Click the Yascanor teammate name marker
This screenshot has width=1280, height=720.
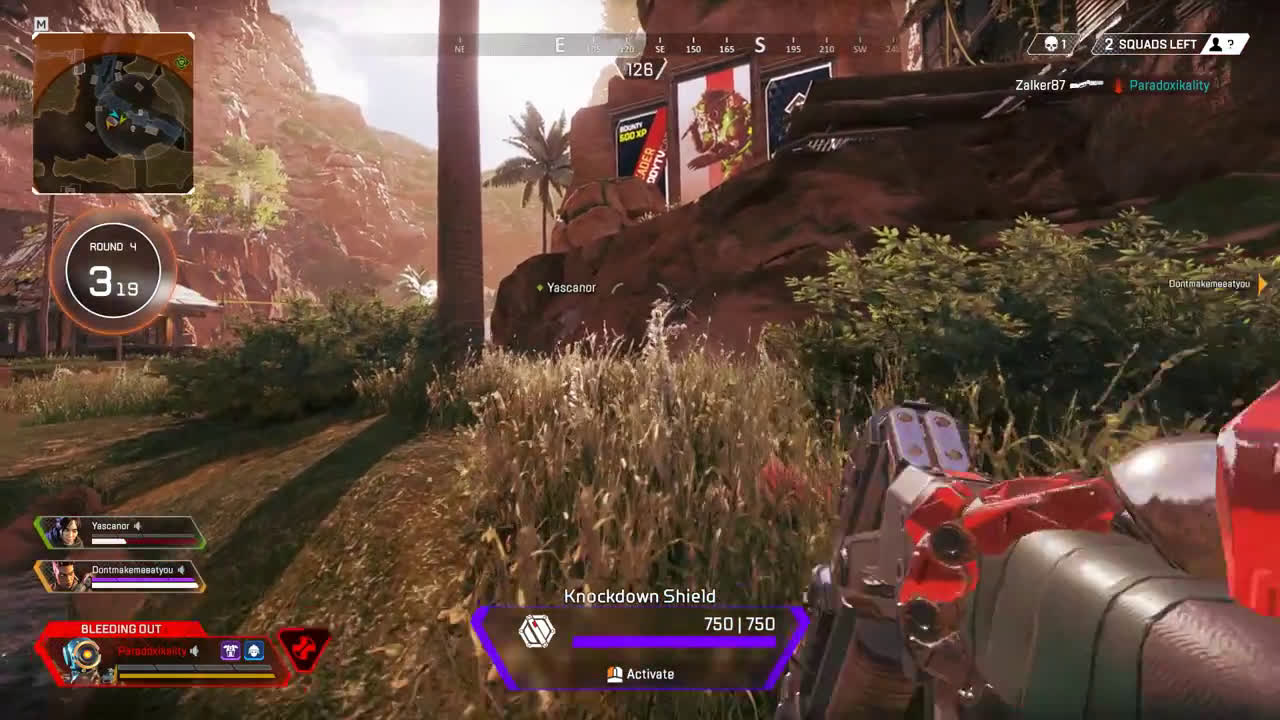click(x=570, y=288)
